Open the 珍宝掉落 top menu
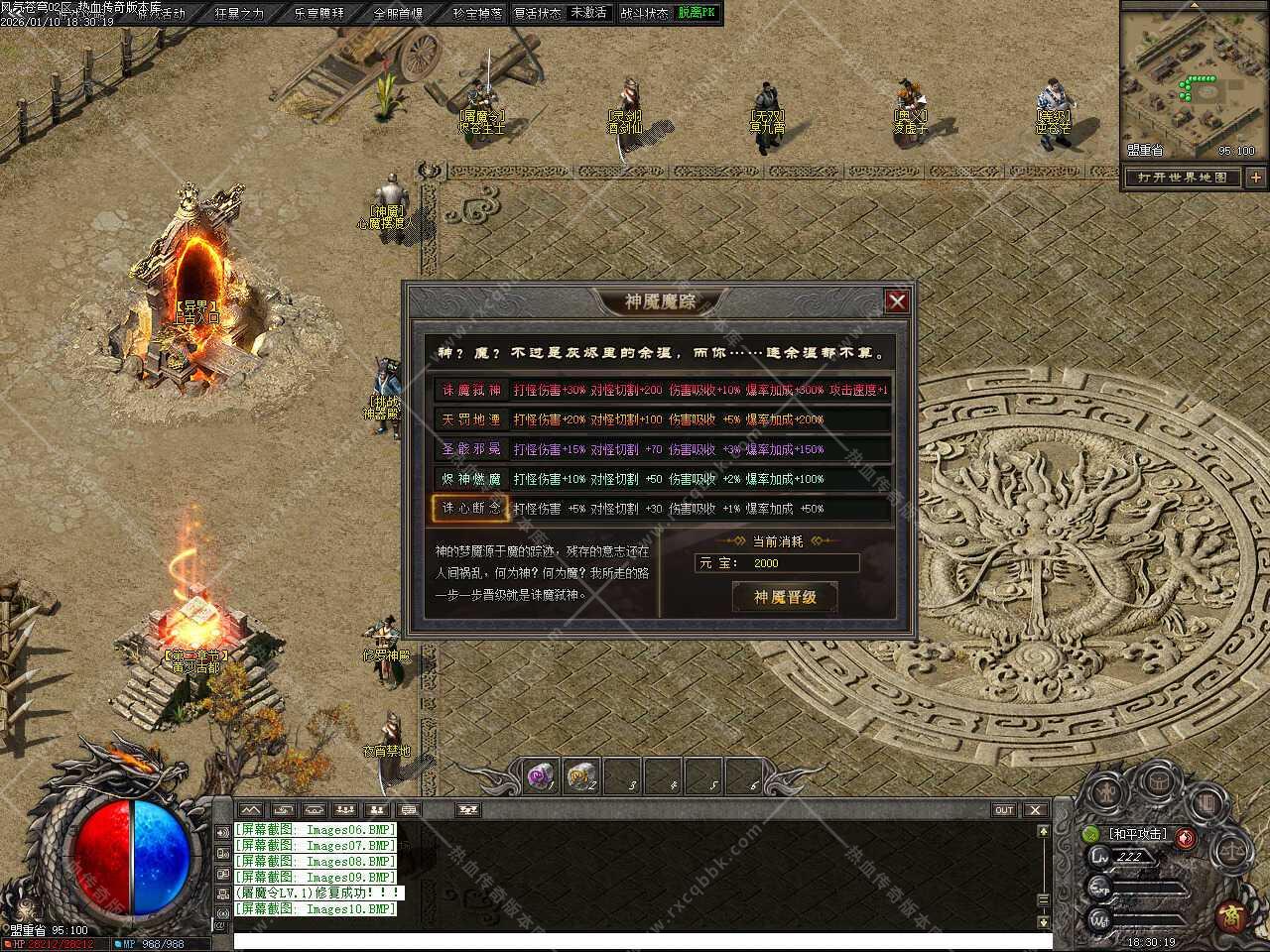 (x=477, y=13)
